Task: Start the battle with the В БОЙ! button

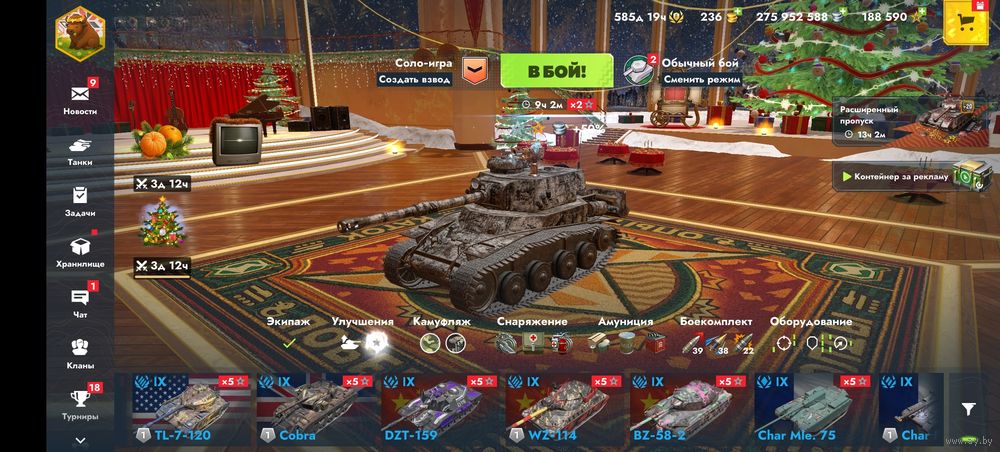Action: tap(556, 71)
